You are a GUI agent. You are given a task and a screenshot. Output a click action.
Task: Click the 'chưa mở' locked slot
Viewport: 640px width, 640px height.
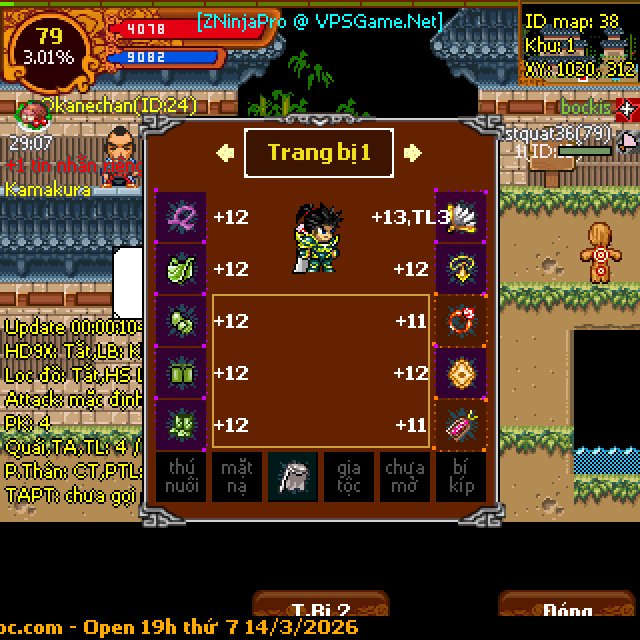coord(405,477)
